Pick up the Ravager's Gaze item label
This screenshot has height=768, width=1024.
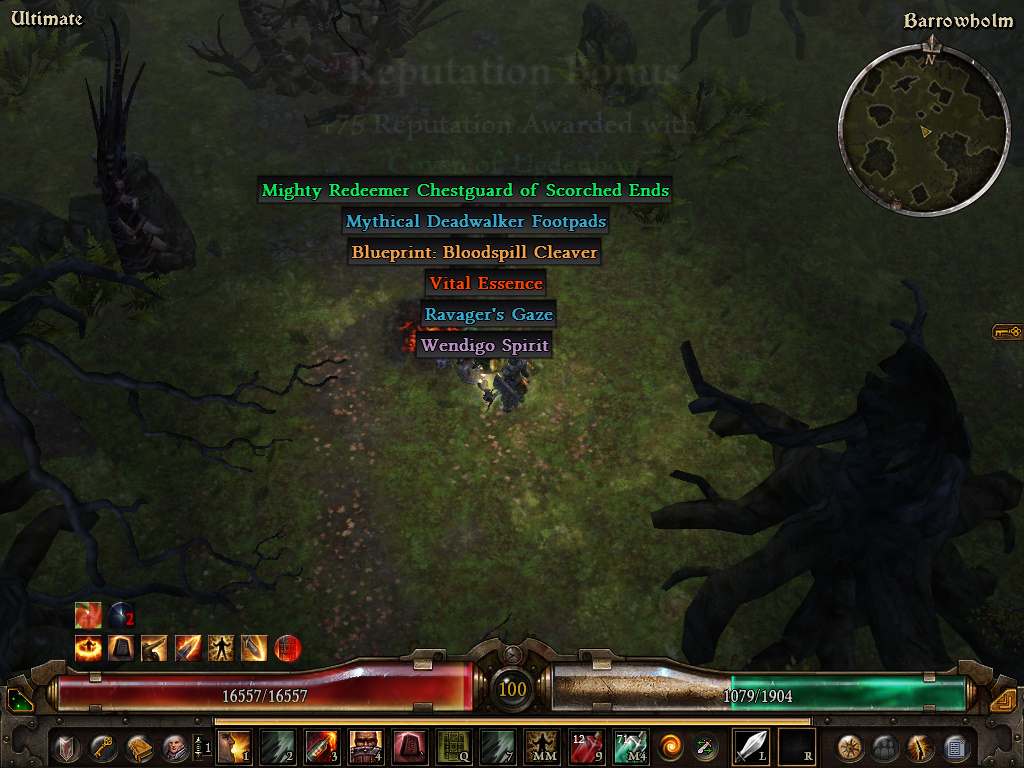click(x=488, y=314)
